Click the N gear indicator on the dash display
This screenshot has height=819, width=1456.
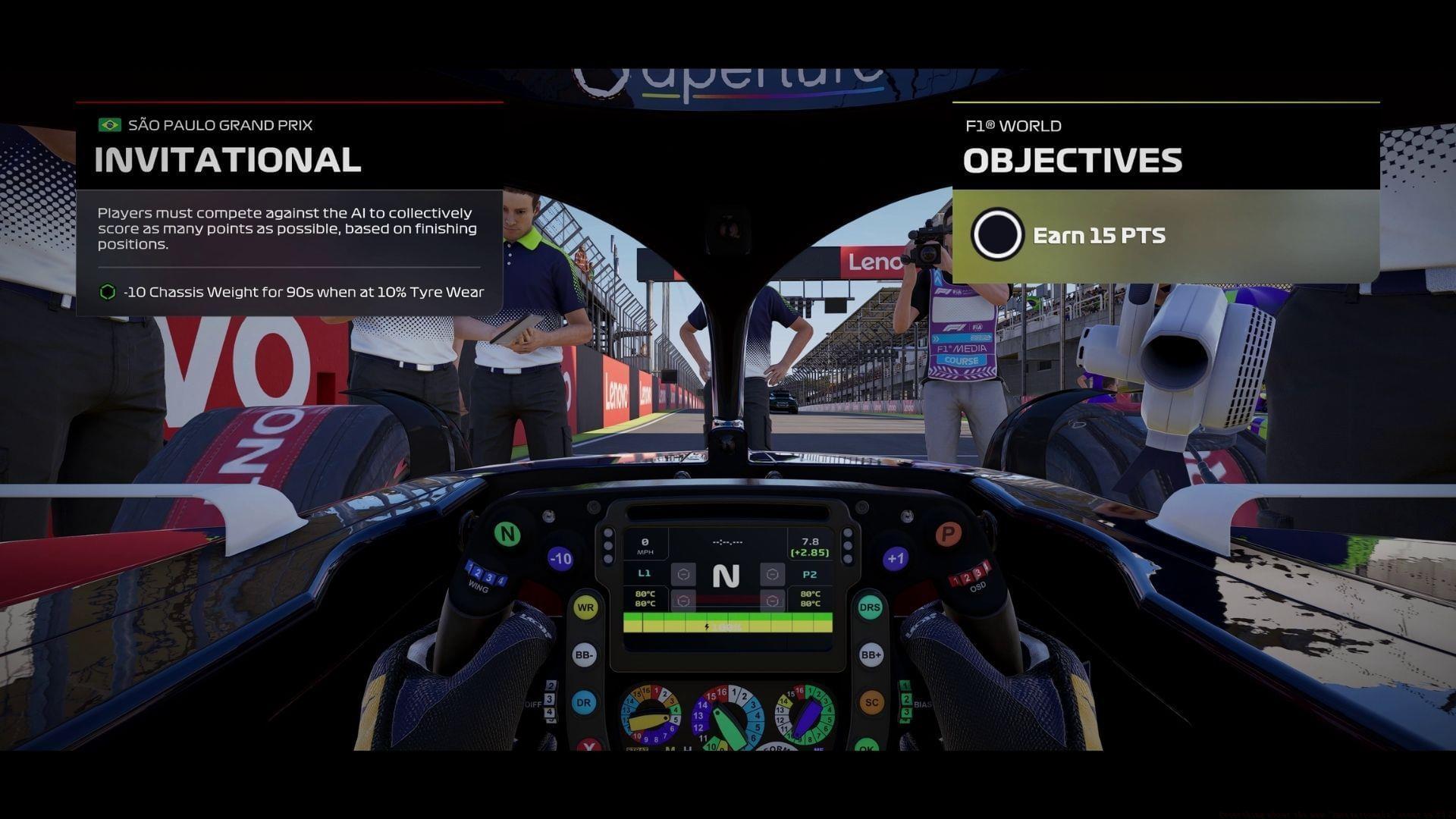726,576
